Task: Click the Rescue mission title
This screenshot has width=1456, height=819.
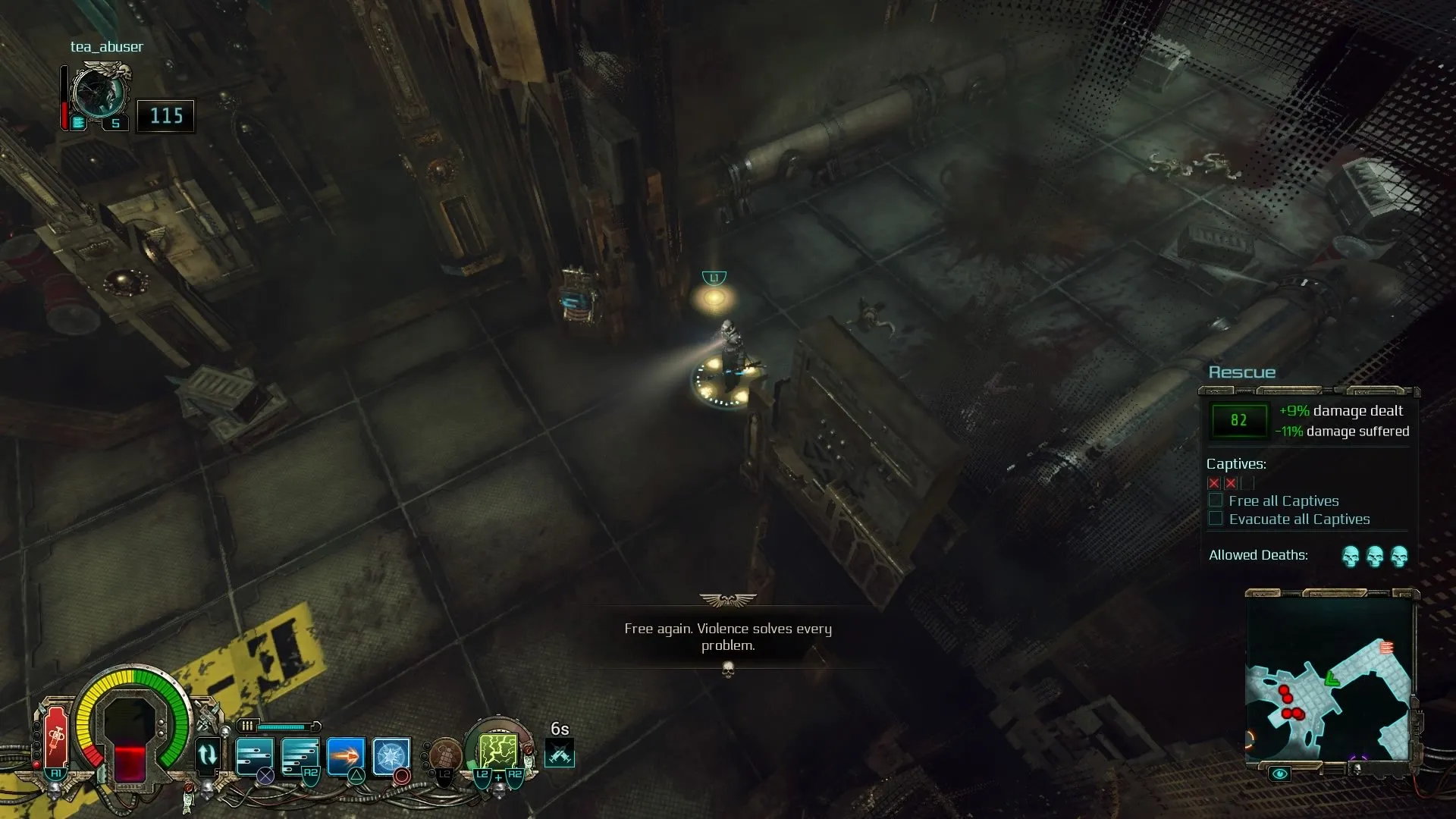Action: point(1241,372)
